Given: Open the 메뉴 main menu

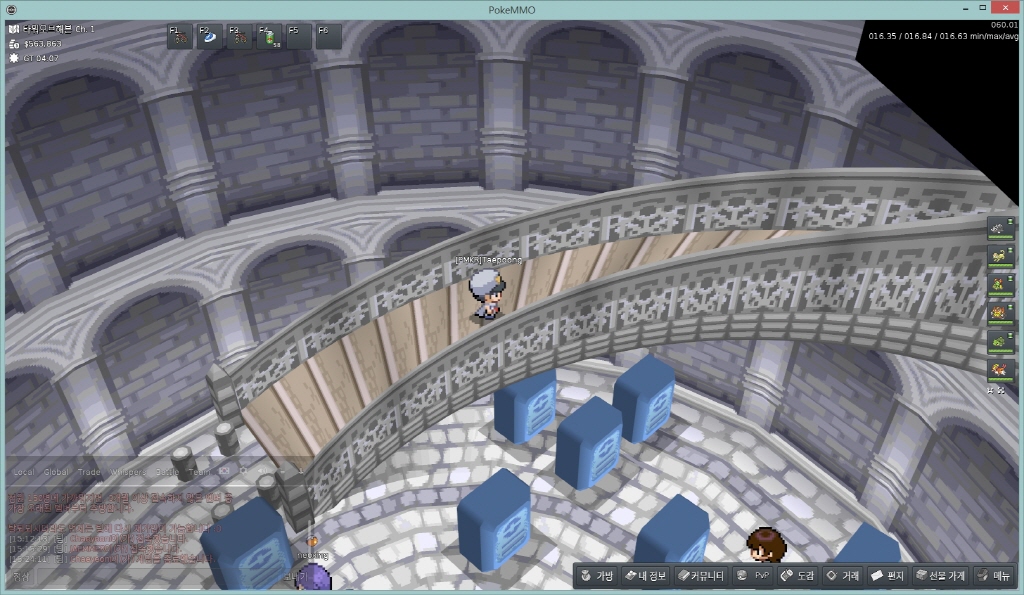Looking at the screenshot, I should [x=994, y=576].
